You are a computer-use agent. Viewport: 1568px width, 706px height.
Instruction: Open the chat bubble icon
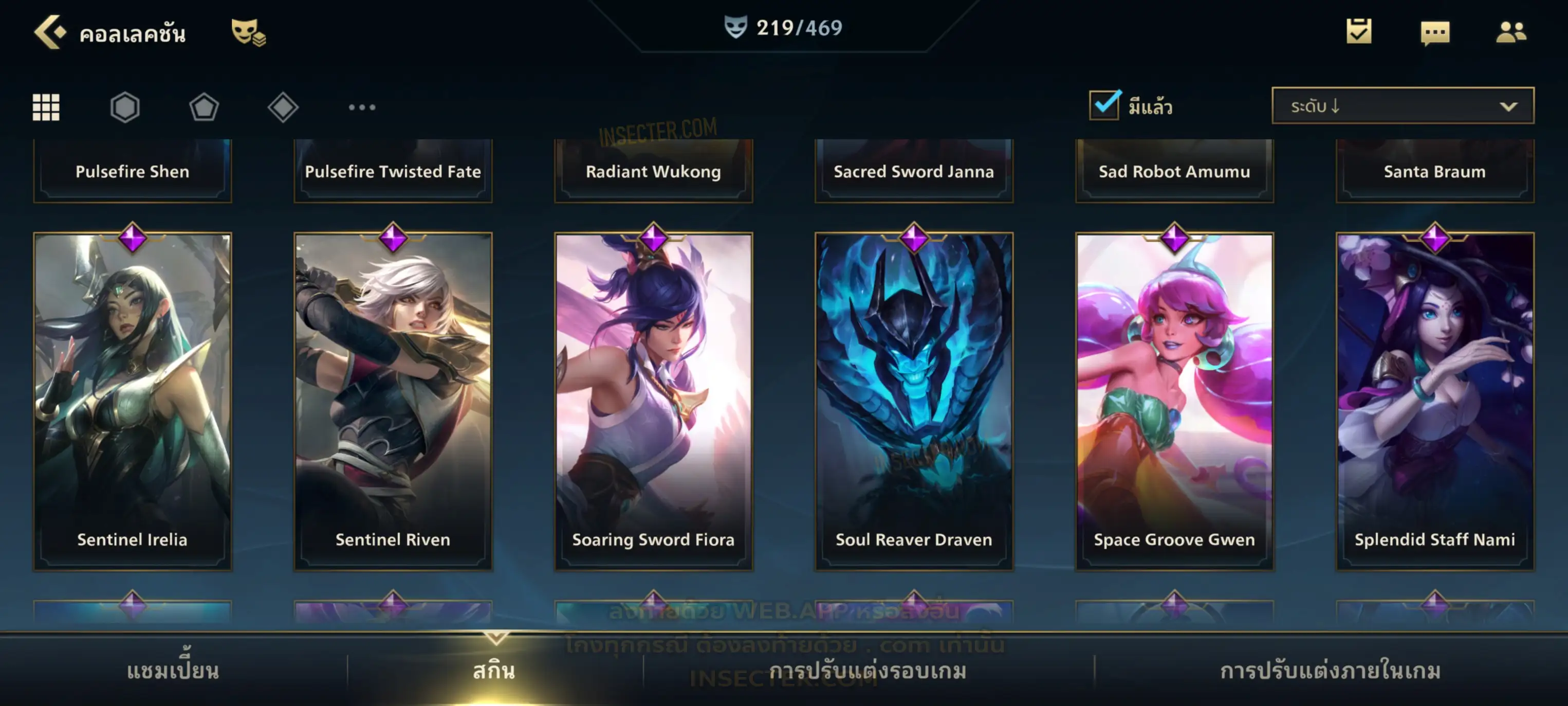click(x=1435, y=33)
